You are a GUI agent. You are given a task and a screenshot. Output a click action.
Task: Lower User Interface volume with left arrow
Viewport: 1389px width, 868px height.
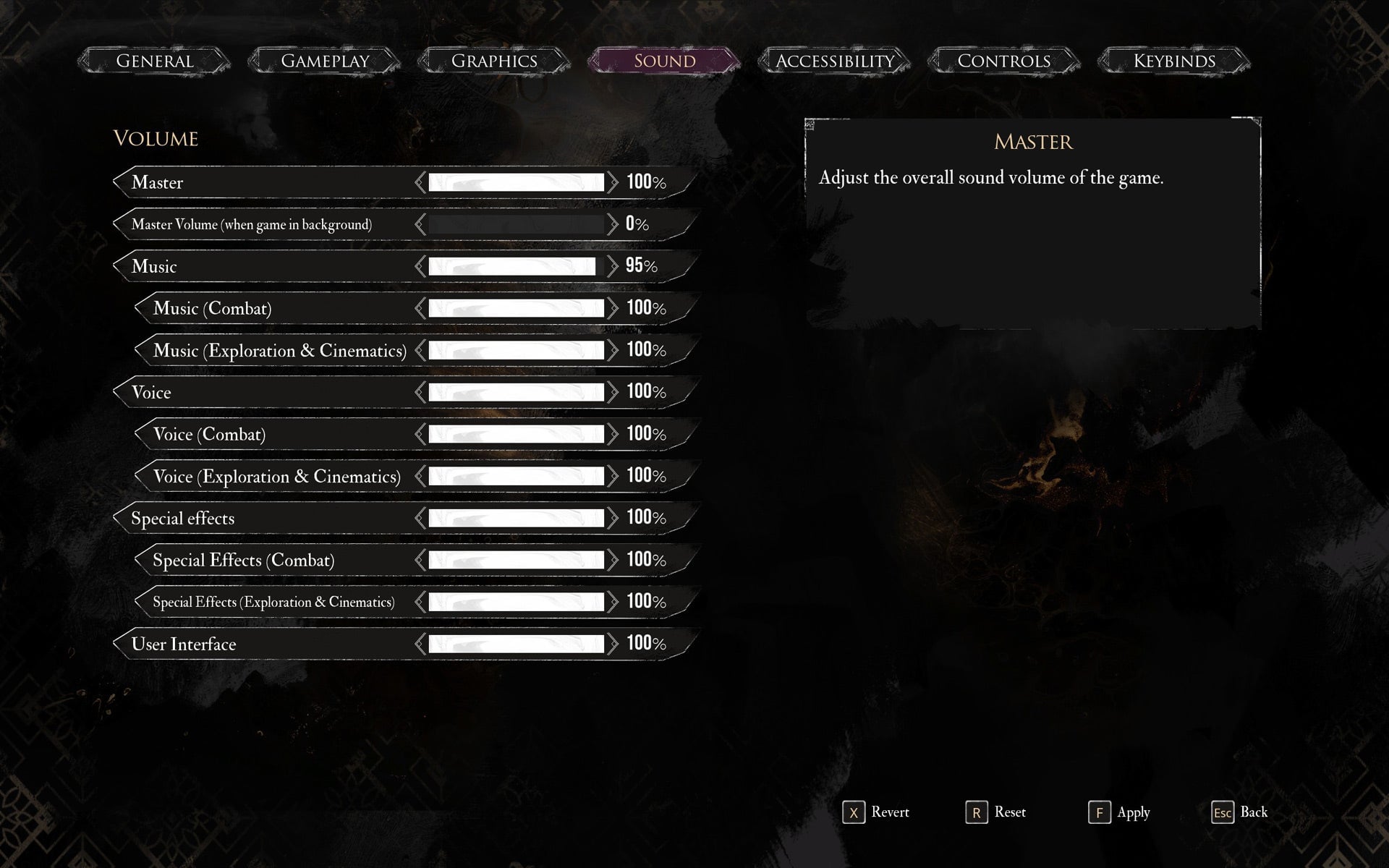click(418, 643)
